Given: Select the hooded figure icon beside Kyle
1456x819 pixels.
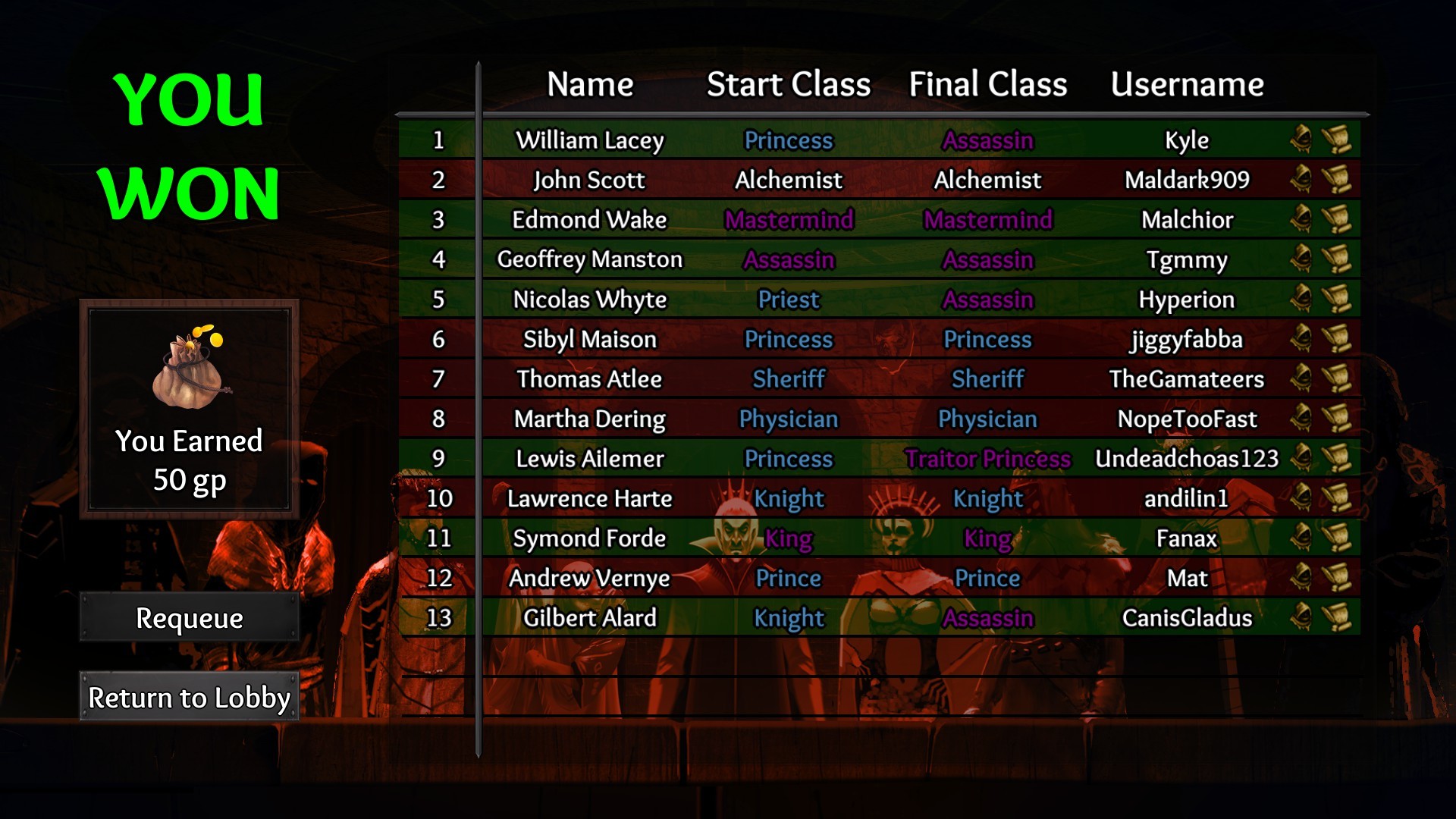Looking at the screenshot, I should point(1301,140).
